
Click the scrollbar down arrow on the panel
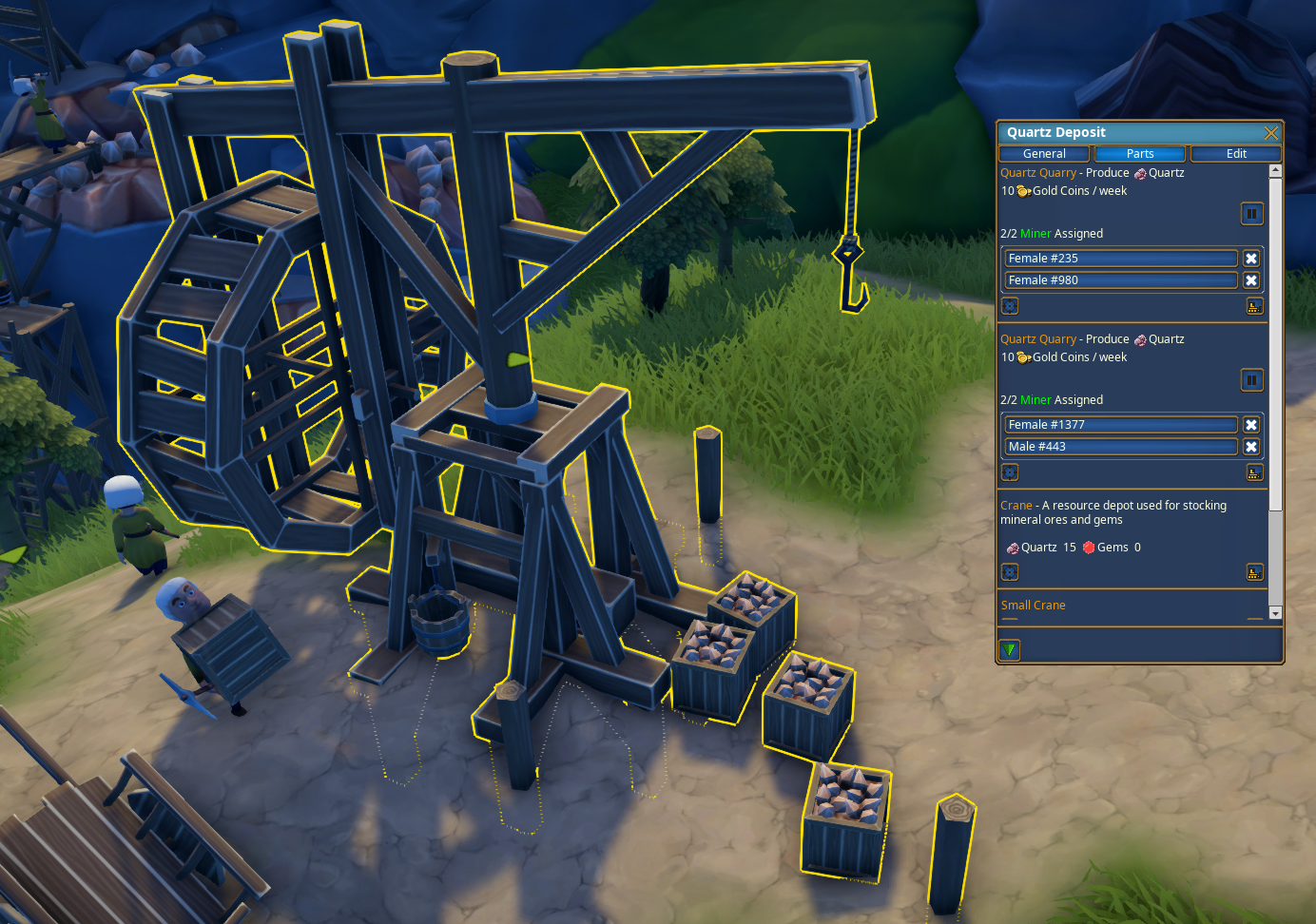point(1274,613)
